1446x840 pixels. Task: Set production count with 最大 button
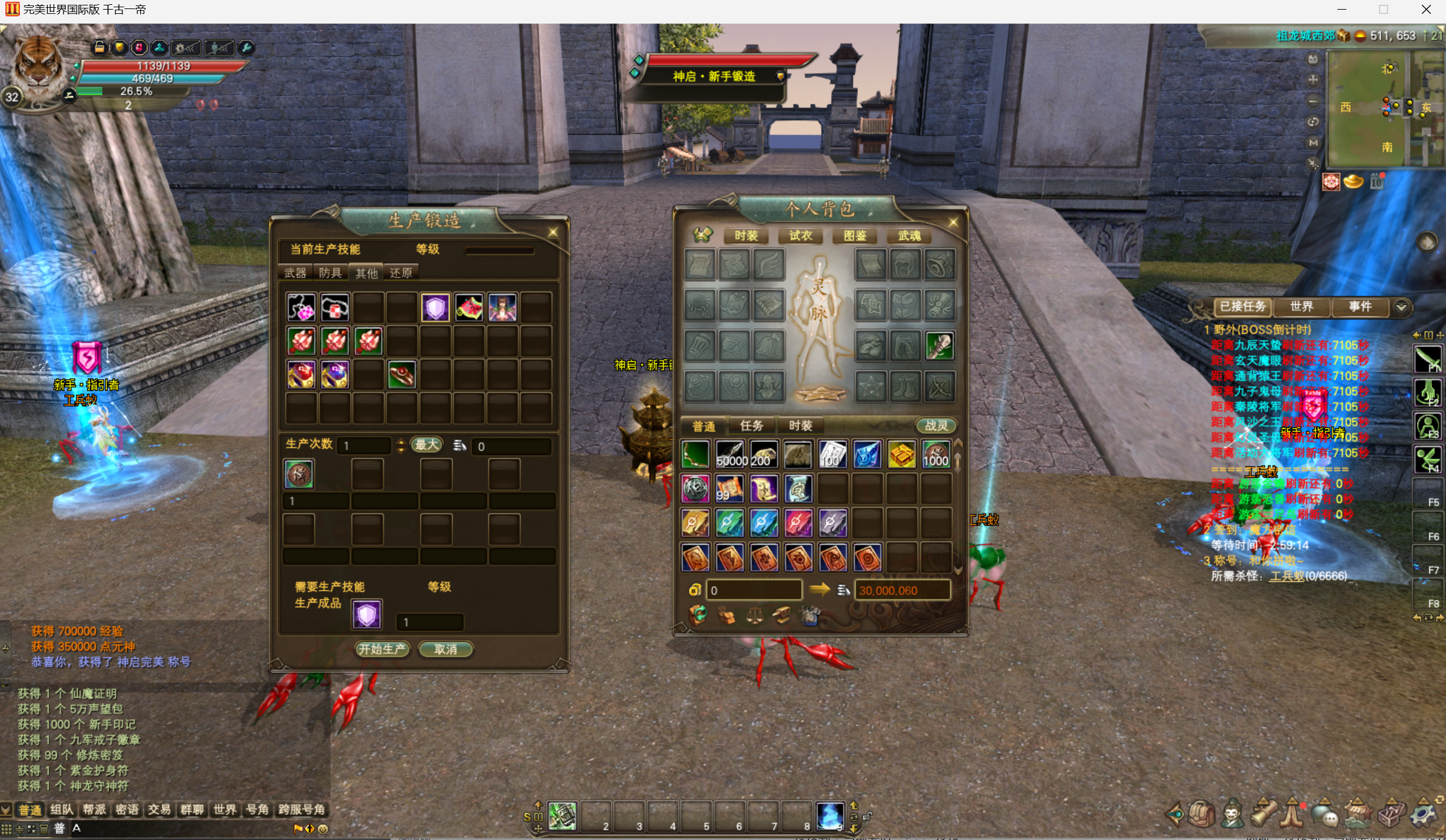426,445
